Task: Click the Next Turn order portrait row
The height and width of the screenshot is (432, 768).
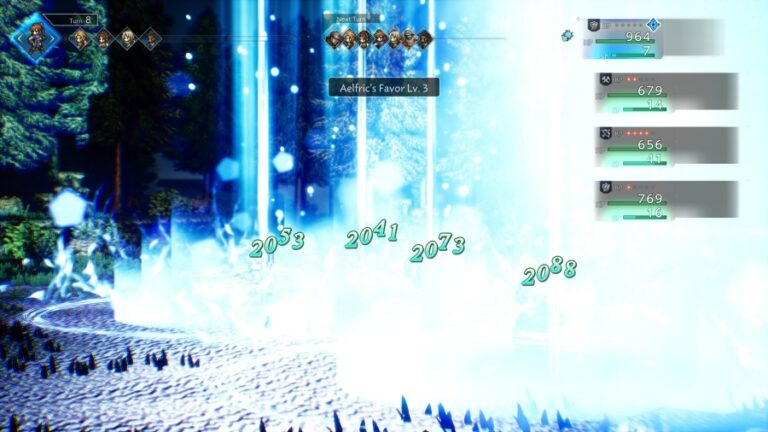Action: click(380, 39)
